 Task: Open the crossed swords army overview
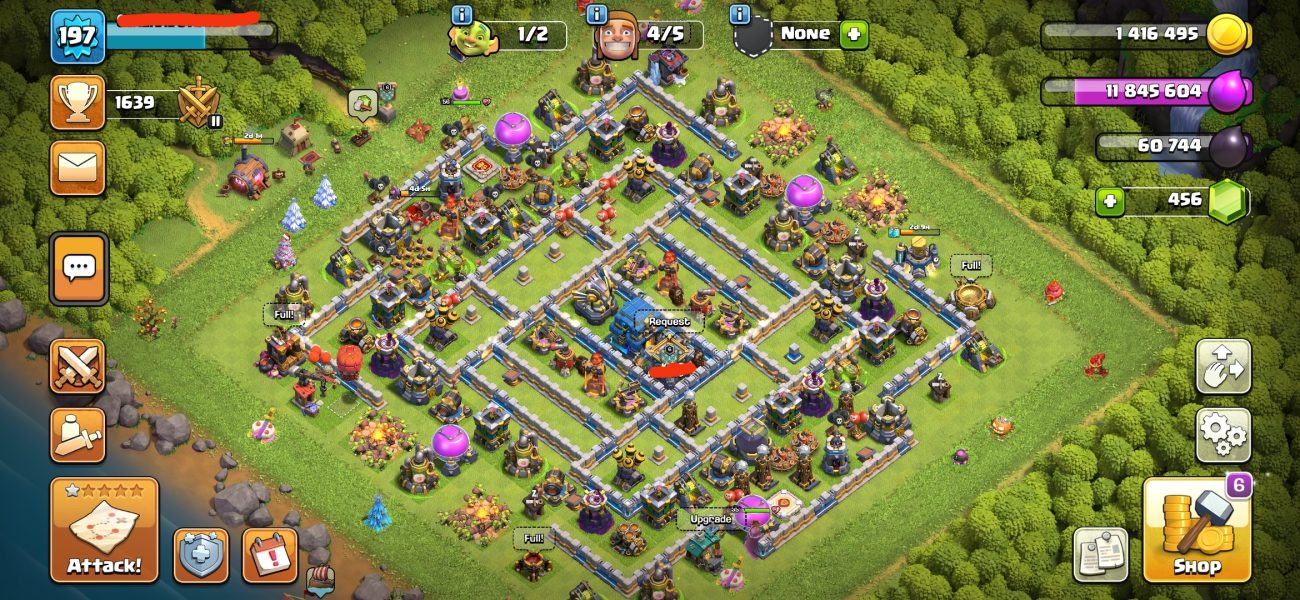coord(78,366)
